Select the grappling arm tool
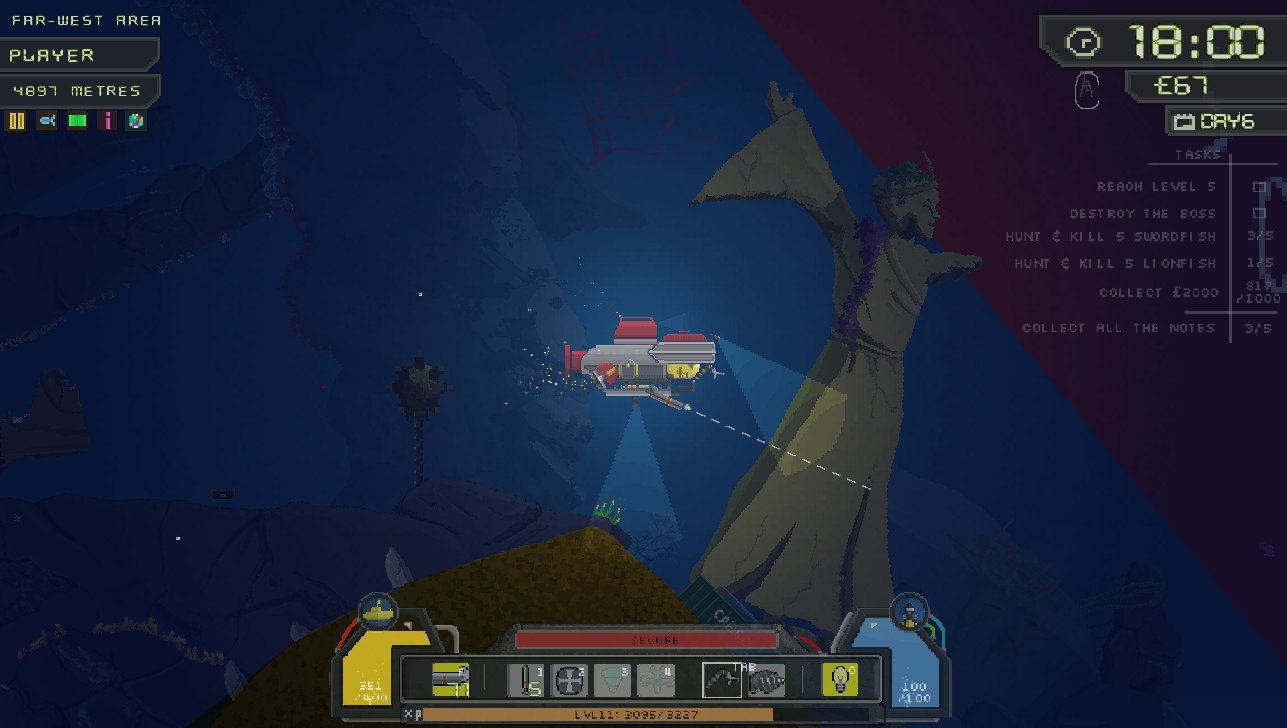Screen dimensions: 1287x728 tap(722, 680)
